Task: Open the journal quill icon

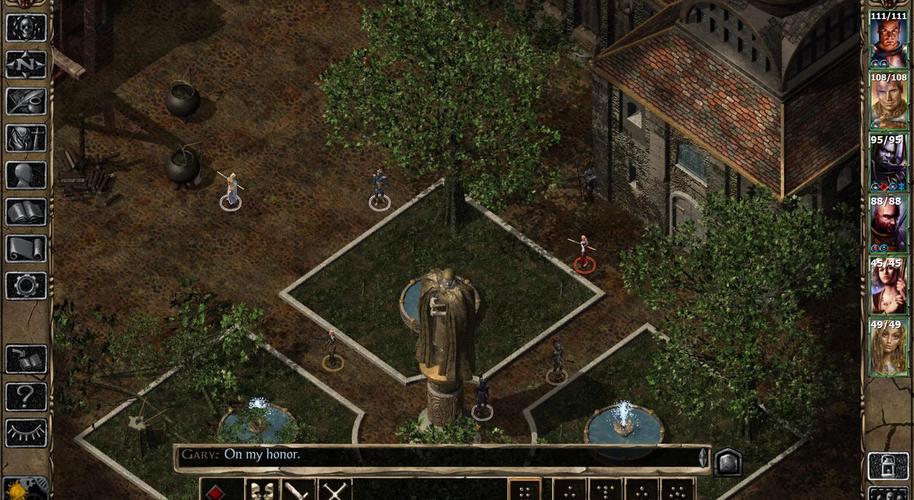Action: tap(26, 101)
